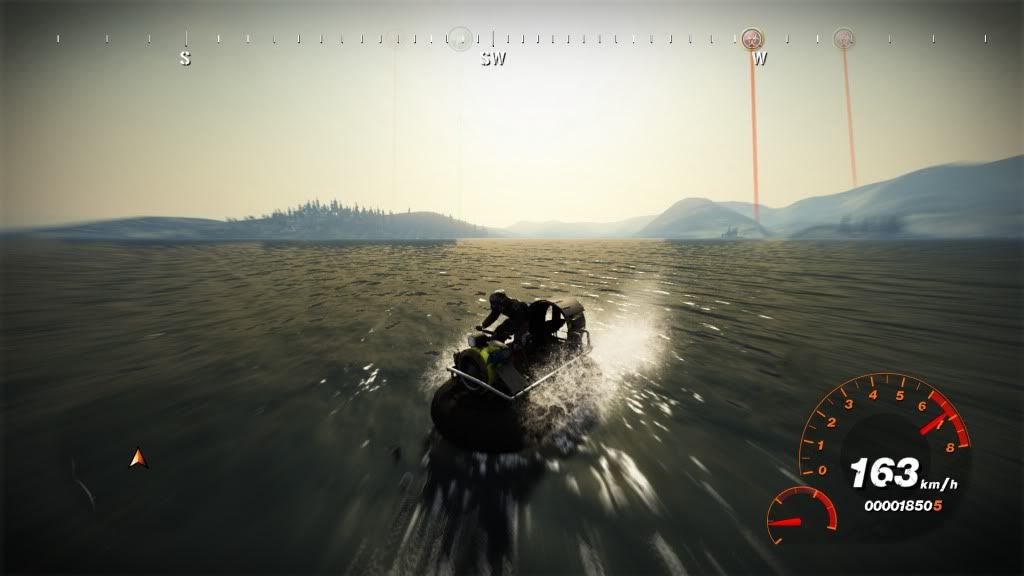Click the S heading on the compass
1024x576 pixels.
(185, 59)
